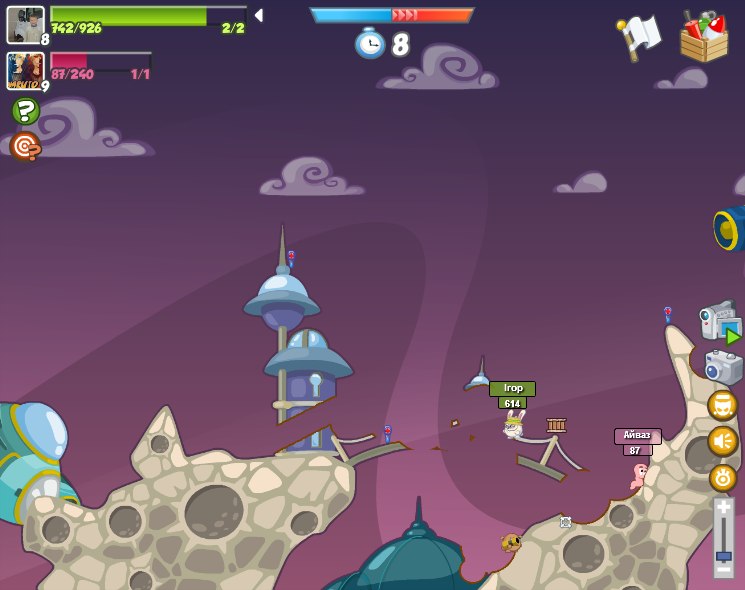745x590 pixels.
Task: Select the pink team's player avatar
Action: click(x=25, y=70)
